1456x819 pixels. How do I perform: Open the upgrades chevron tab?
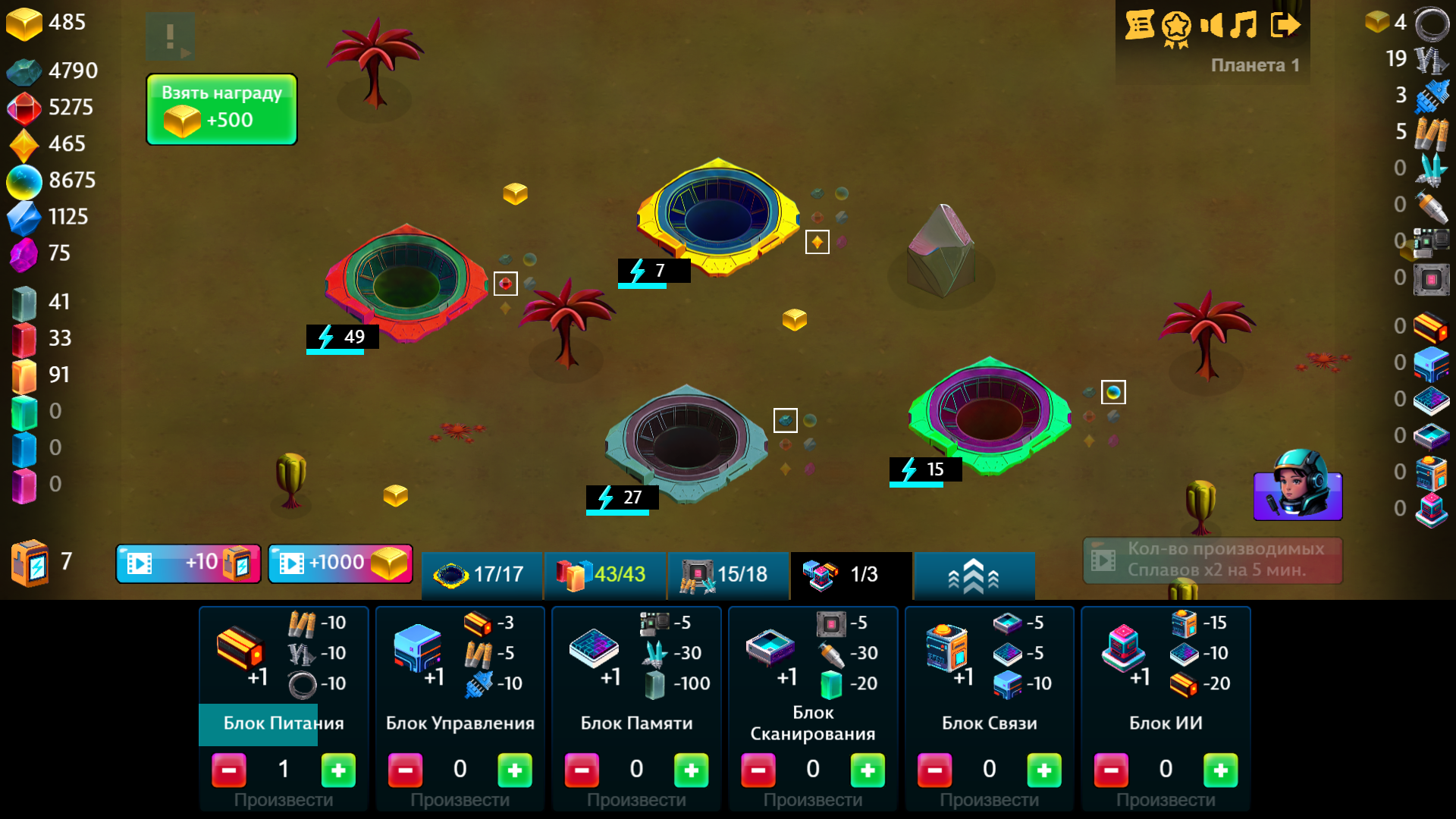coord(974,575)
